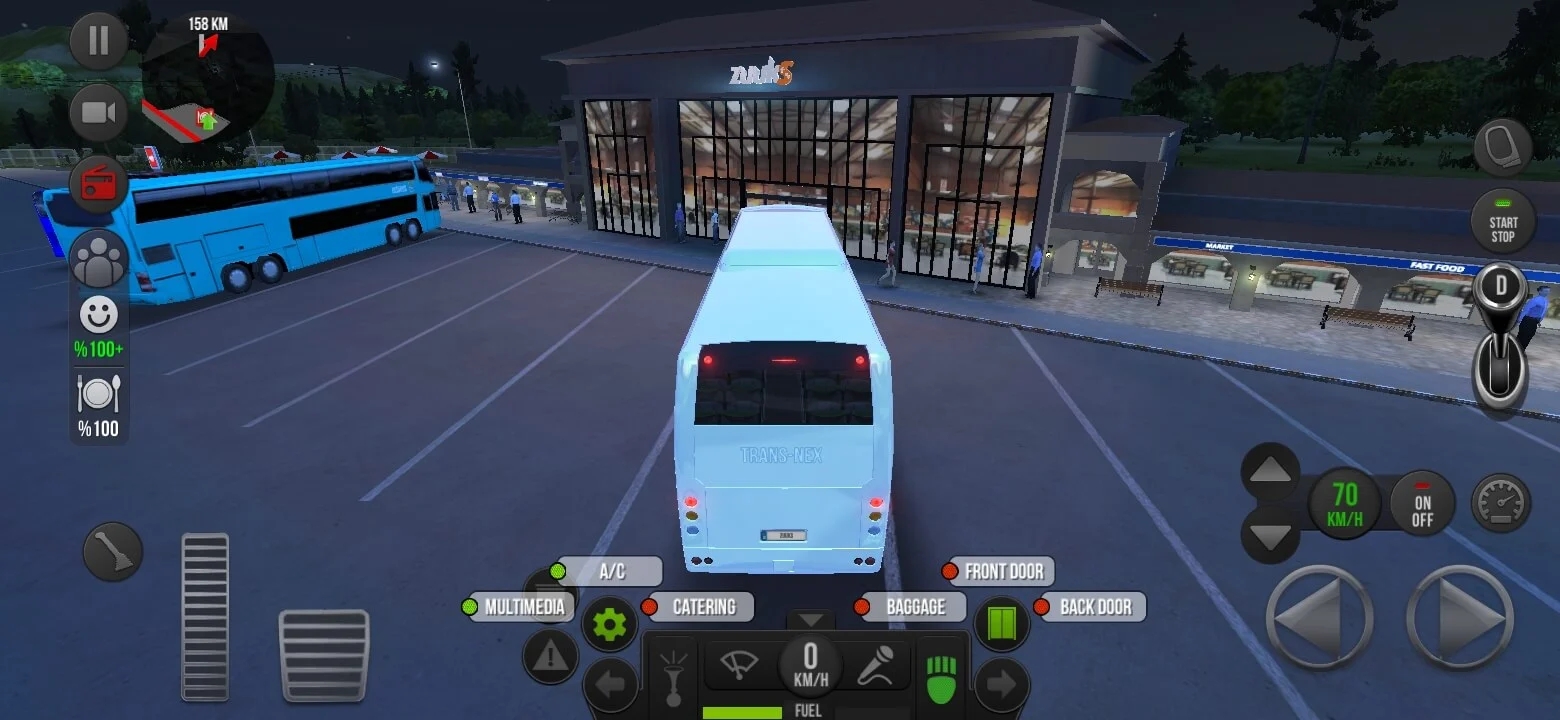Switch cruise control On Off
Viewport: 1560px width, 720px height.
pyautogui.click(x=1422, y=502)
